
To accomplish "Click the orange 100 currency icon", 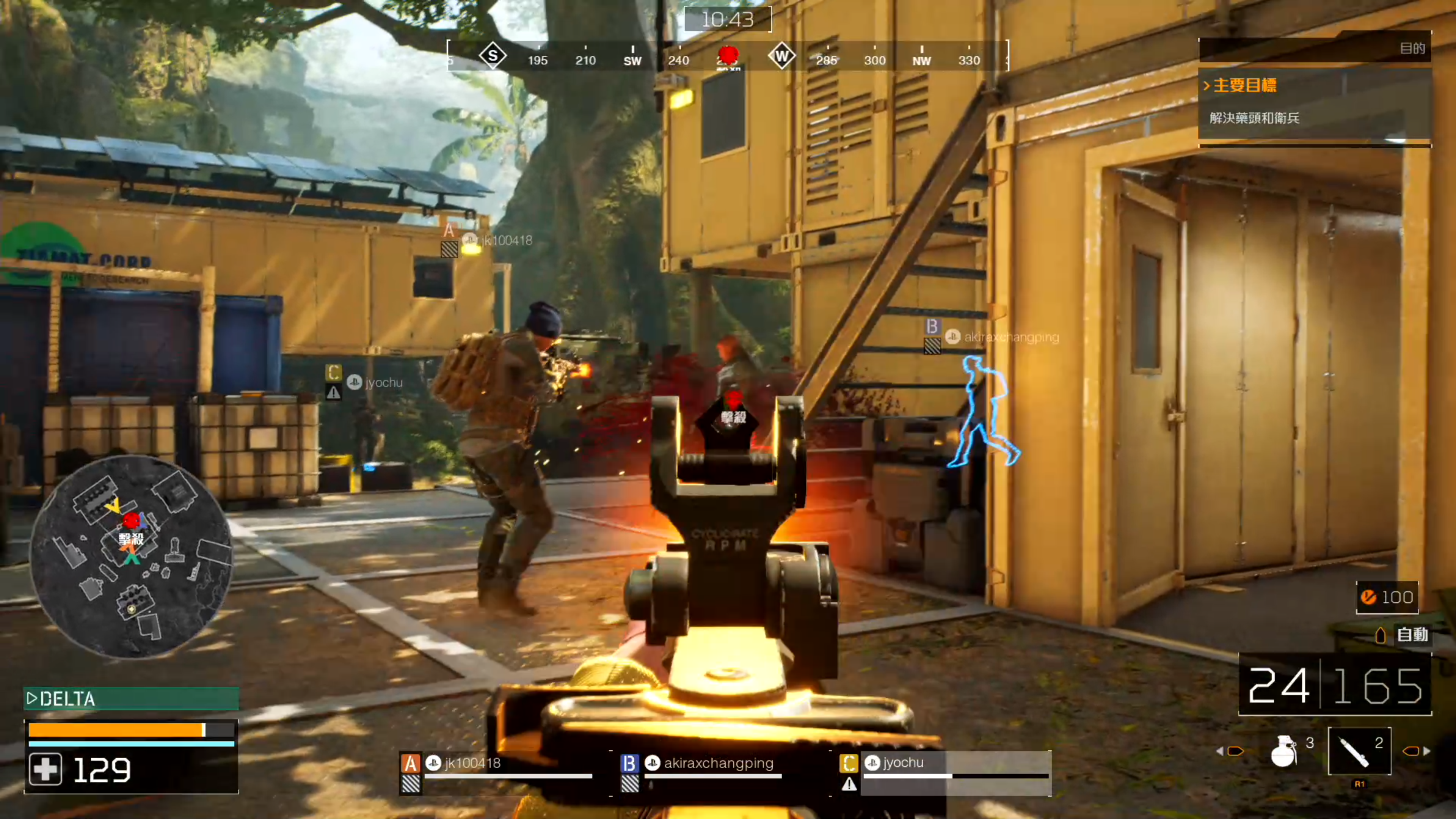I will click(1368, 597).
